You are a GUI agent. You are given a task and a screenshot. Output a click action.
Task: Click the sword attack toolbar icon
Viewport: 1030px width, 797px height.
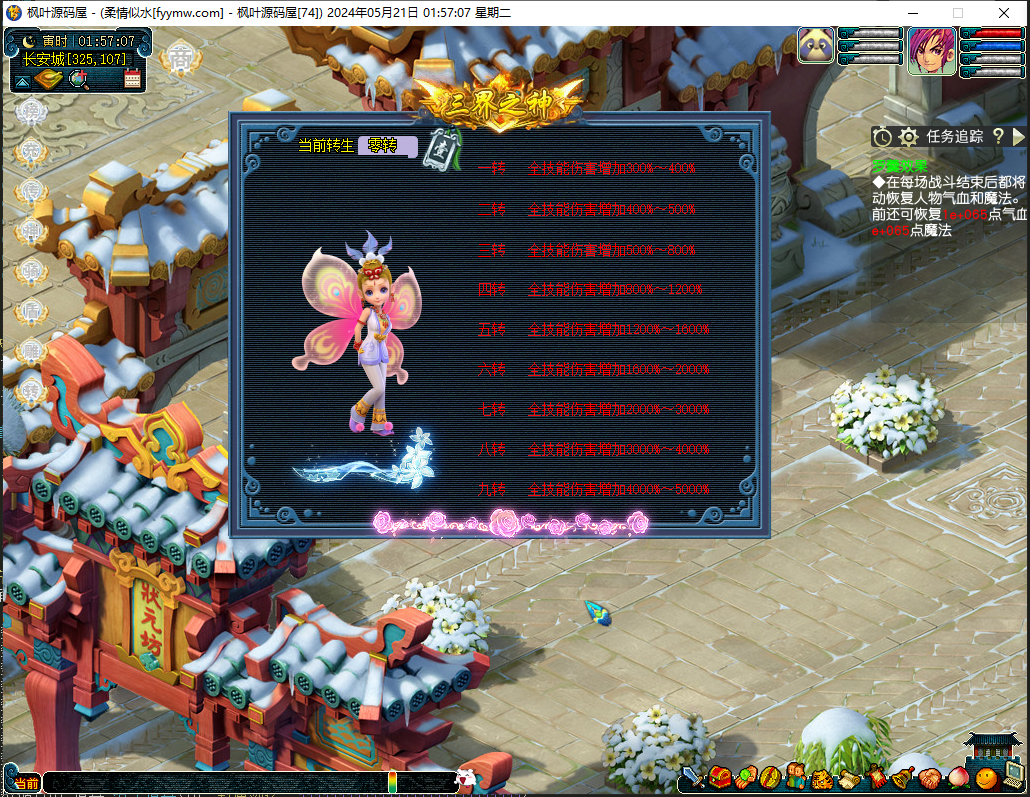click(x=694, y=777)
